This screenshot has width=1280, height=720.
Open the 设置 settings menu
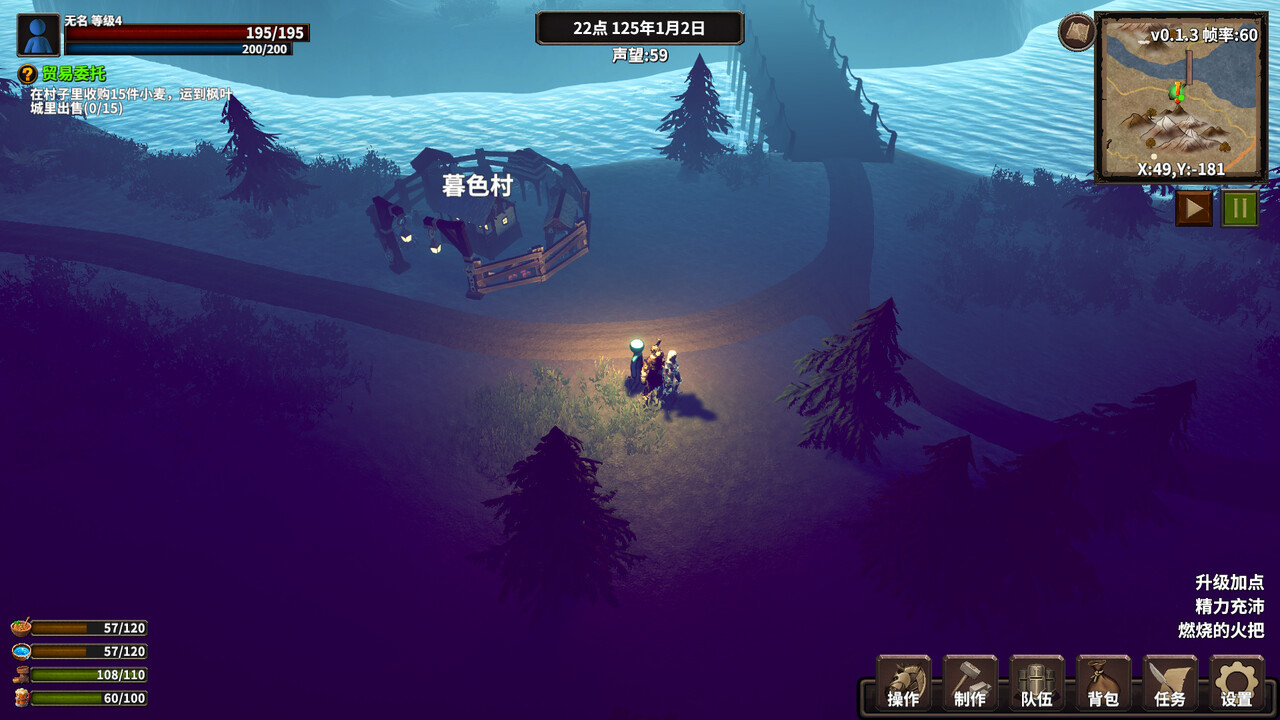coord(1236,684)
